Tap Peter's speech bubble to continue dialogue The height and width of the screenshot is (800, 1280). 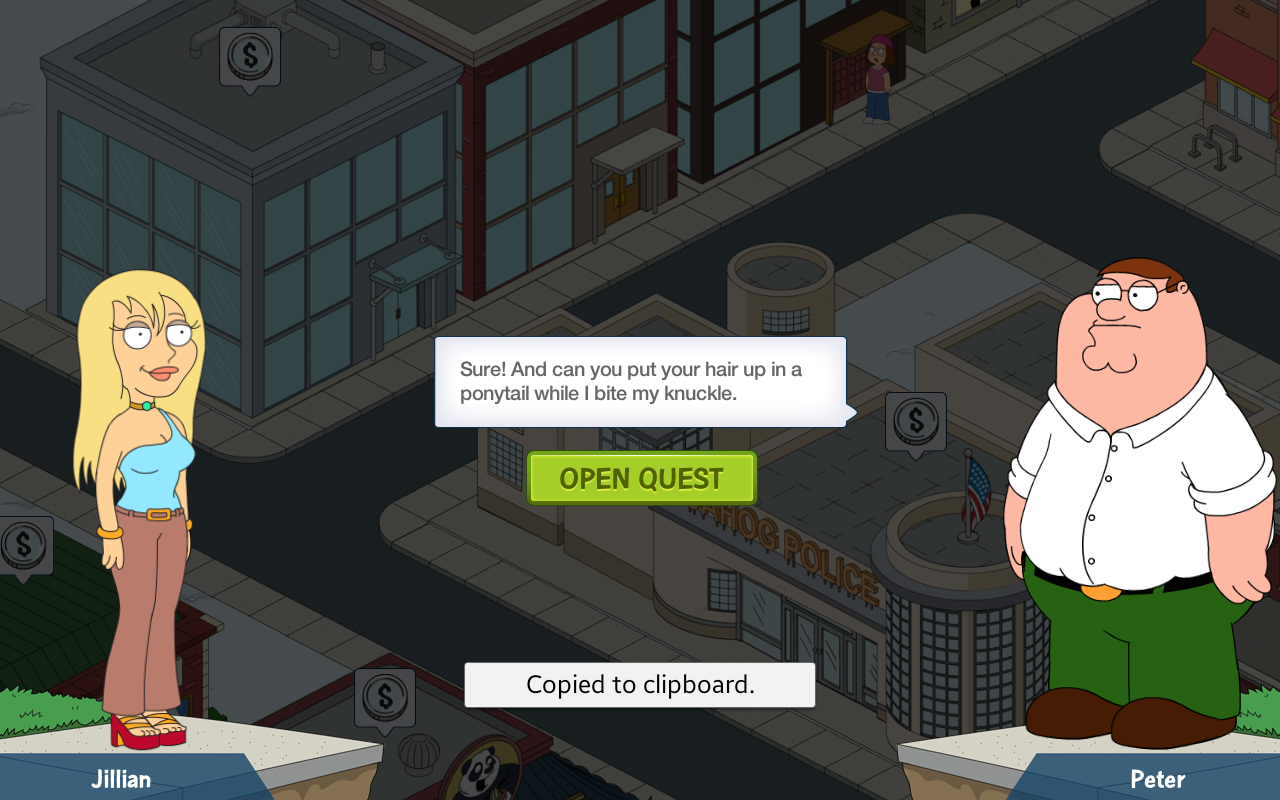[x=640, y=381]
